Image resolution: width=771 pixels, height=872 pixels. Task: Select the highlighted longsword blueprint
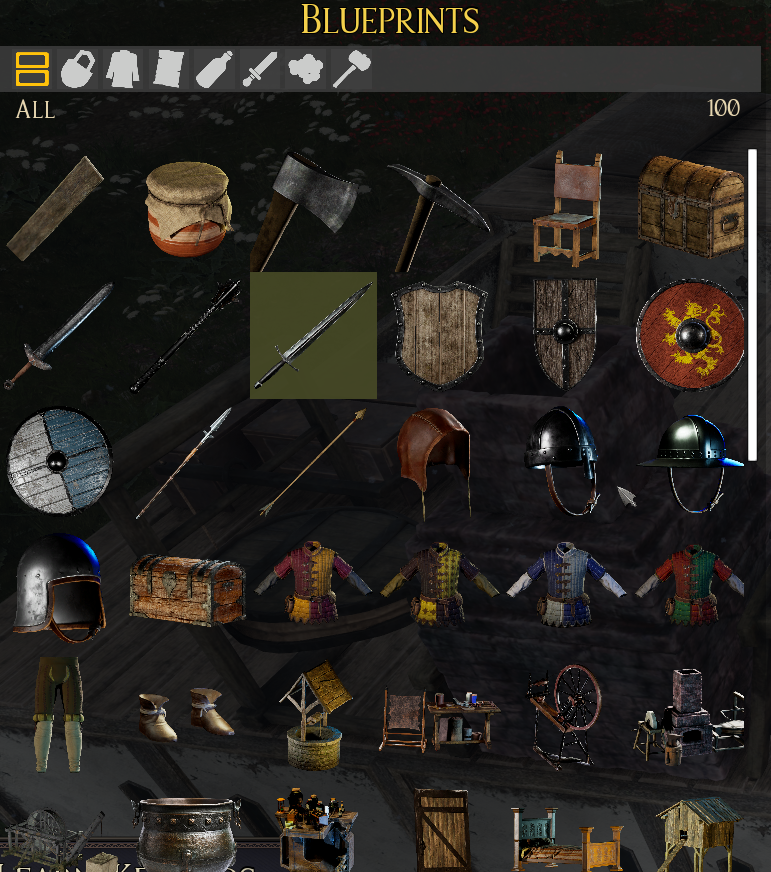(313, 335)
